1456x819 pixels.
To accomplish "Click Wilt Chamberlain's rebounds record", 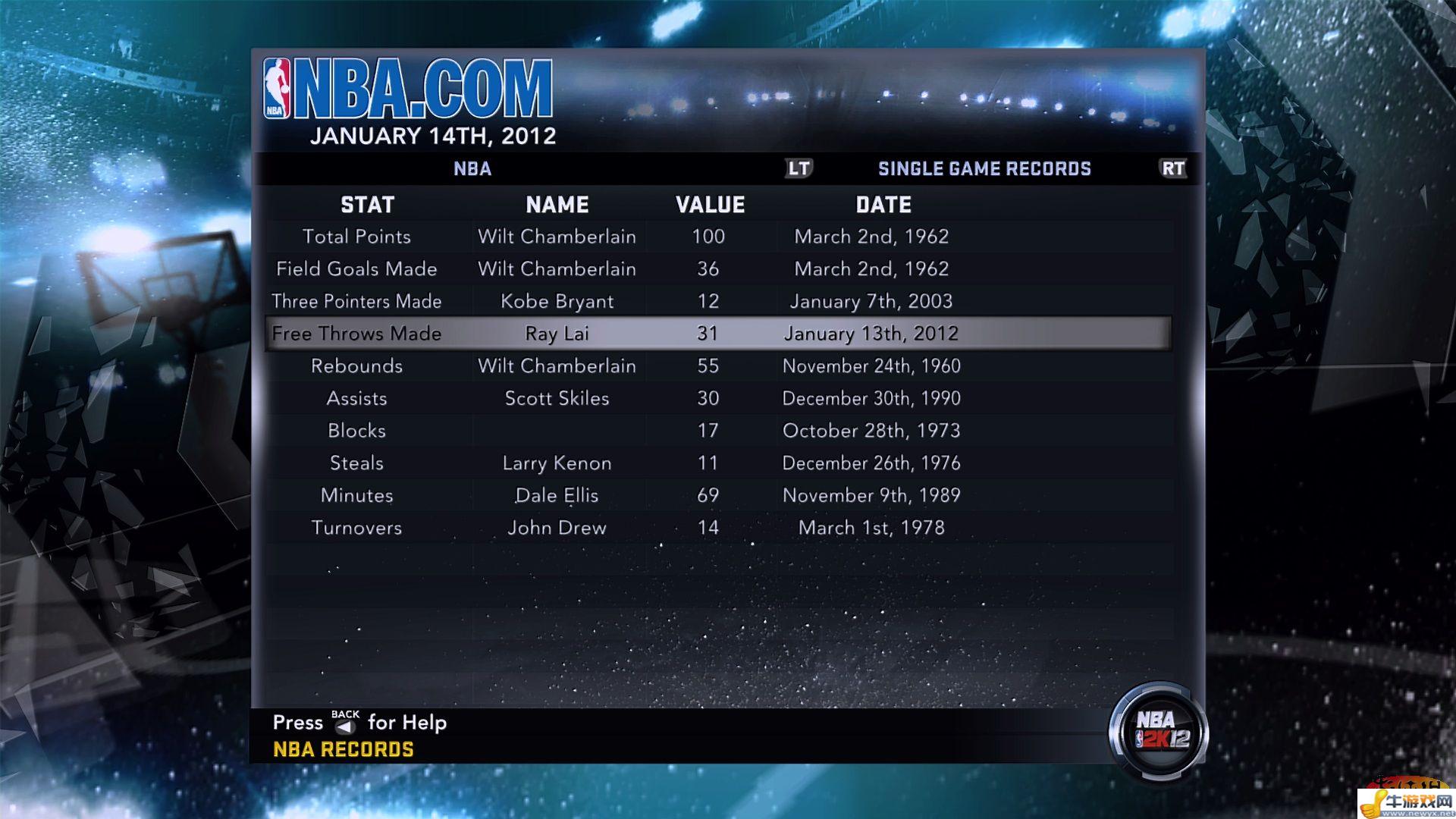I will click(717, 366).
